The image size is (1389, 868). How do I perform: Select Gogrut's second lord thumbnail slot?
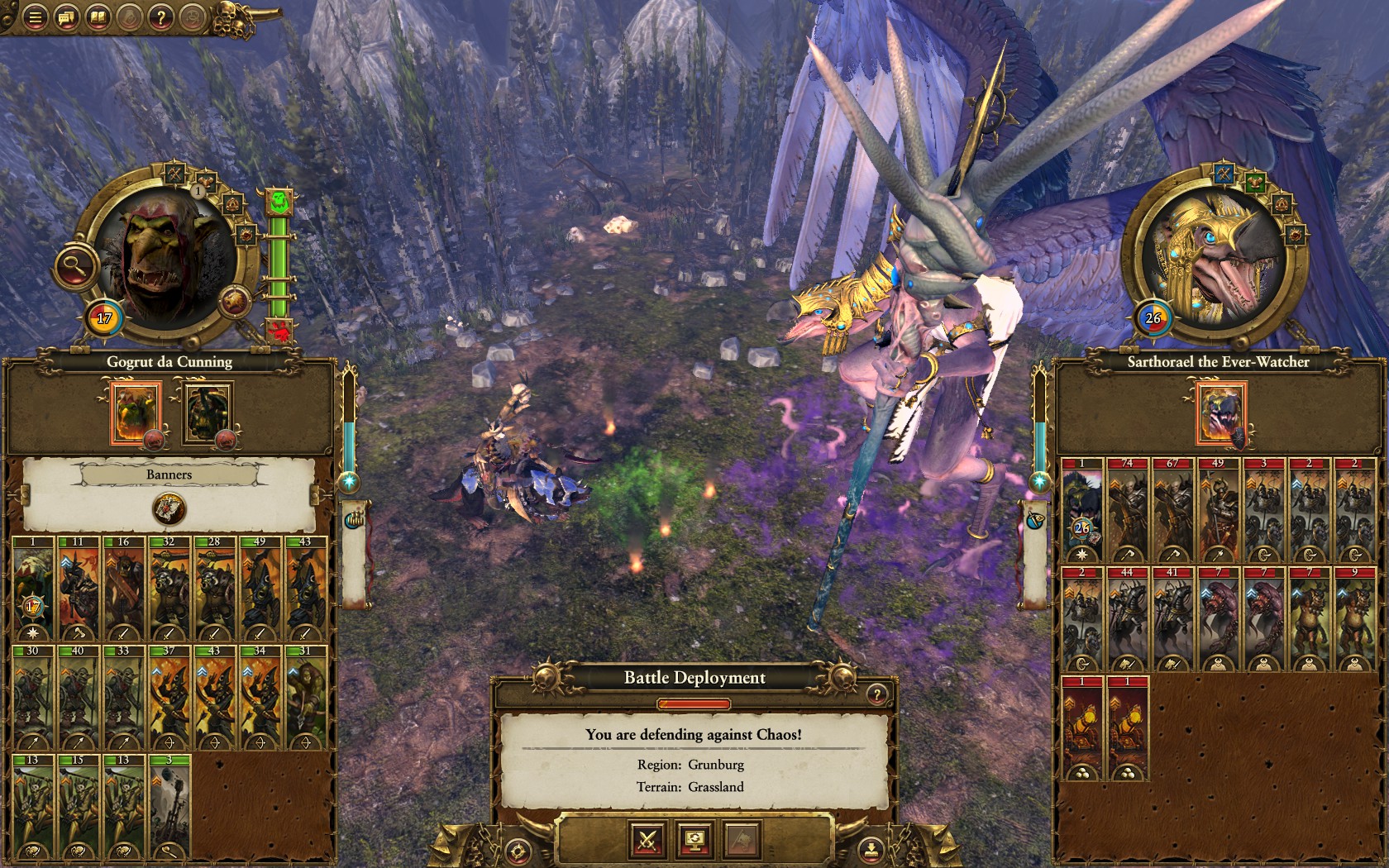[205, 413]
